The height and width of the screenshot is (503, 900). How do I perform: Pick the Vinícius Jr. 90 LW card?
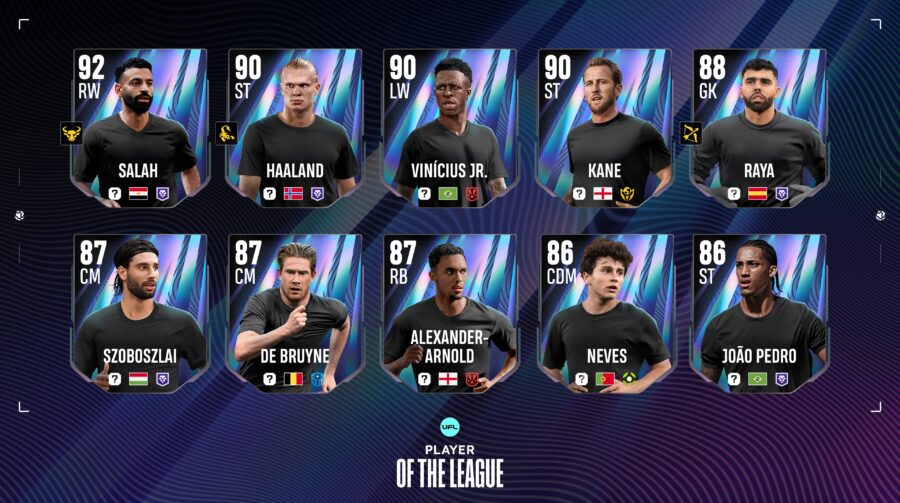click(x=449, y=128)
